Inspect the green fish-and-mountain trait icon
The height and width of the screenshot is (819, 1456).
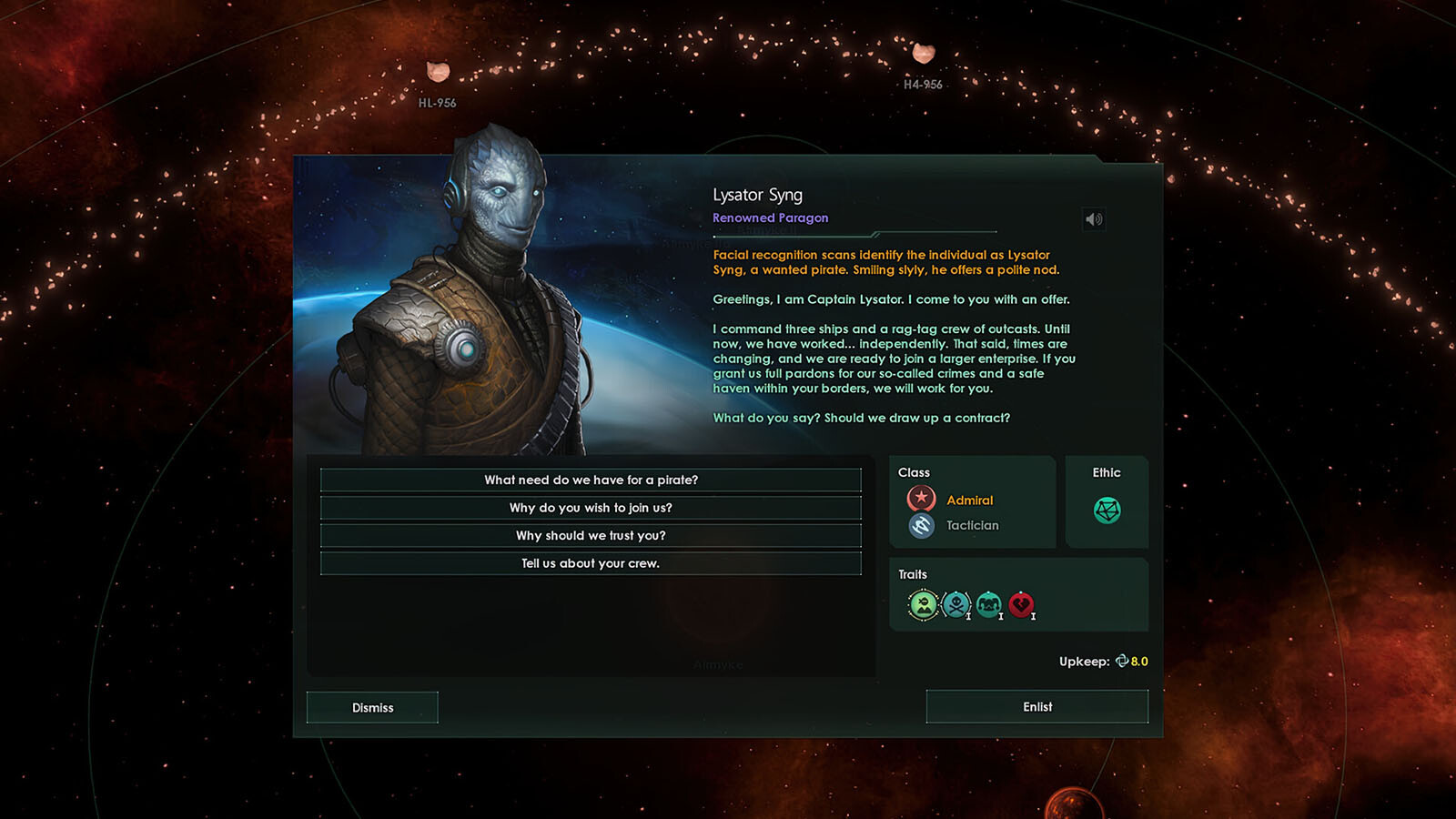tap(923, 604)
